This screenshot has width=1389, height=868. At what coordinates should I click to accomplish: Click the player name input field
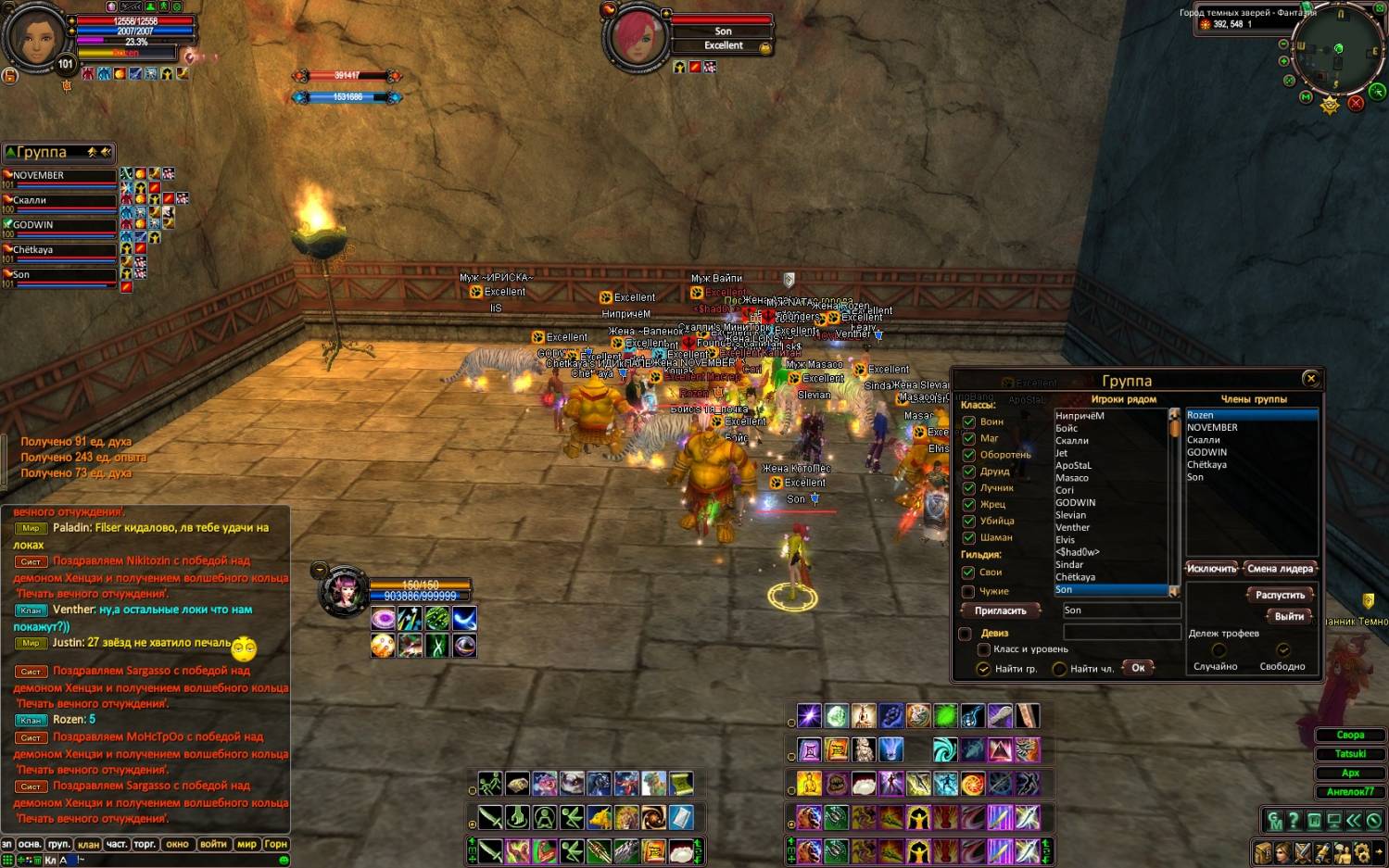pos(1120,610)
